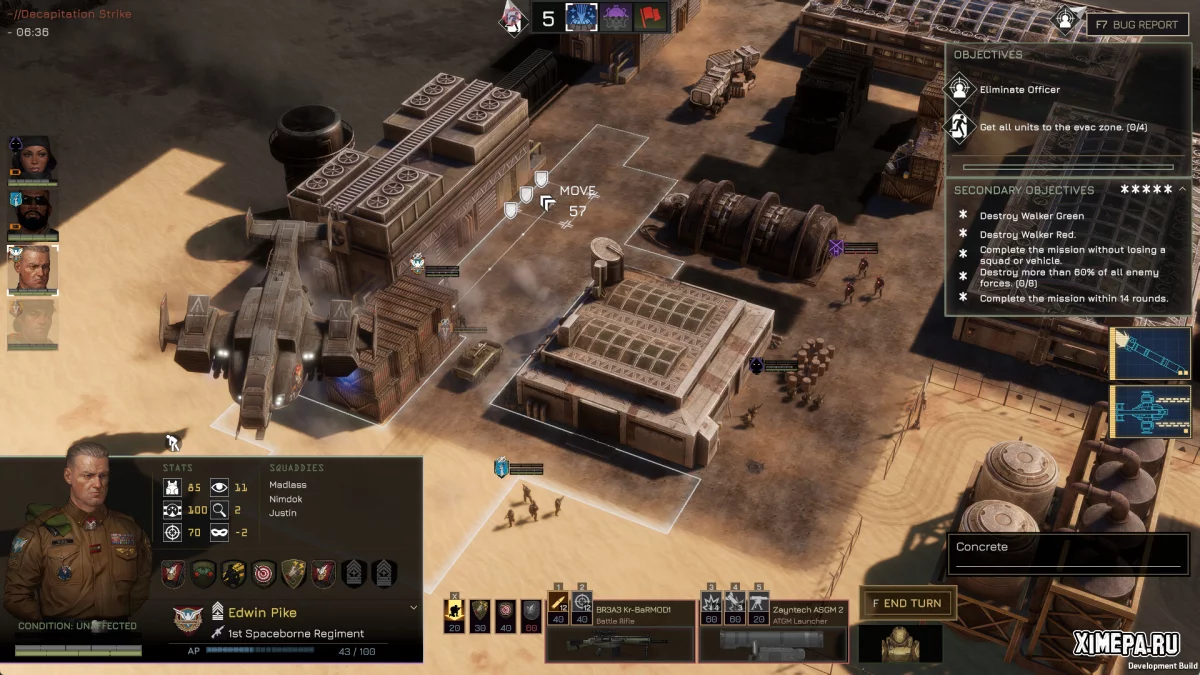Open the aircraft blueprint card
The width and height of the screenshot is (1200, 675).
coord(1150,411)
